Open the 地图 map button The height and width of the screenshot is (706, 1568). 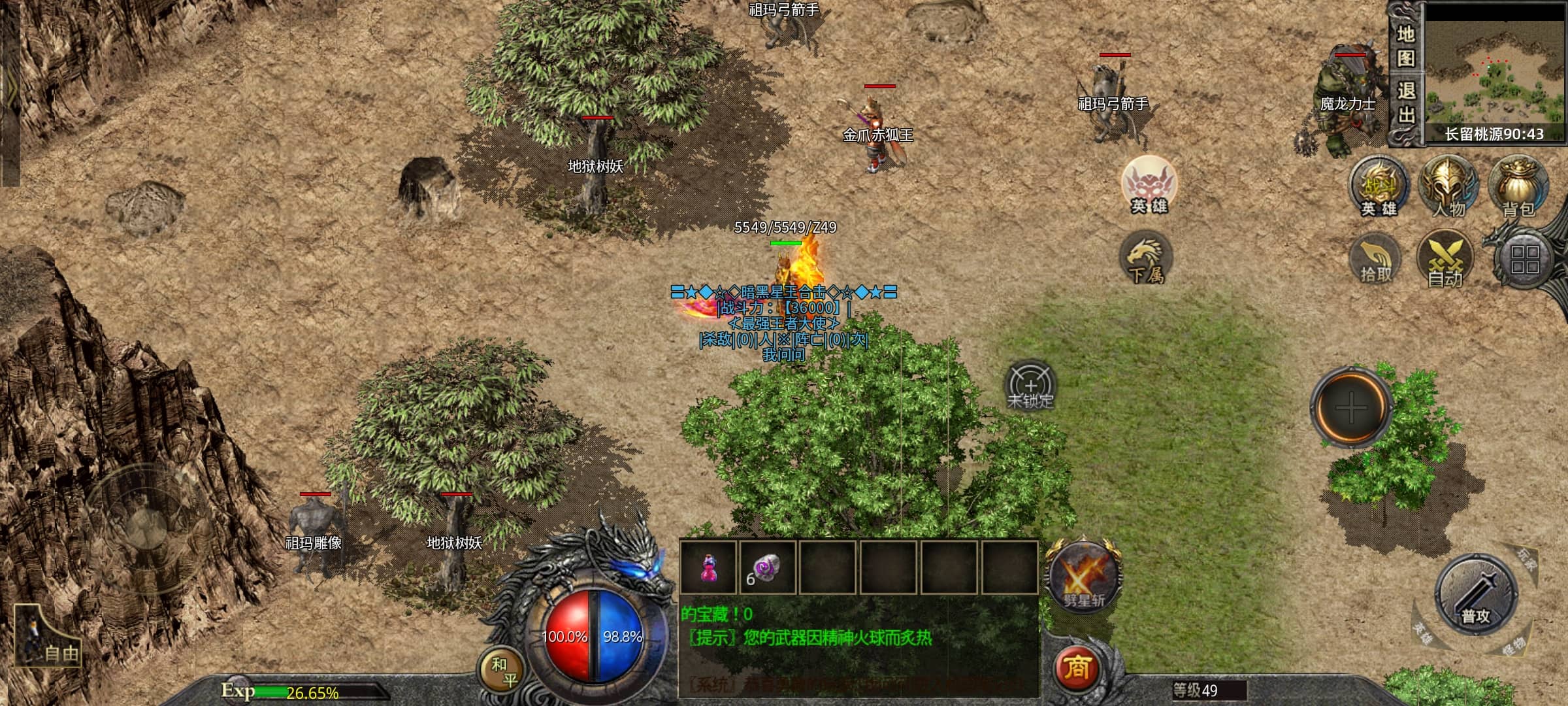[x=1405, y=45]
